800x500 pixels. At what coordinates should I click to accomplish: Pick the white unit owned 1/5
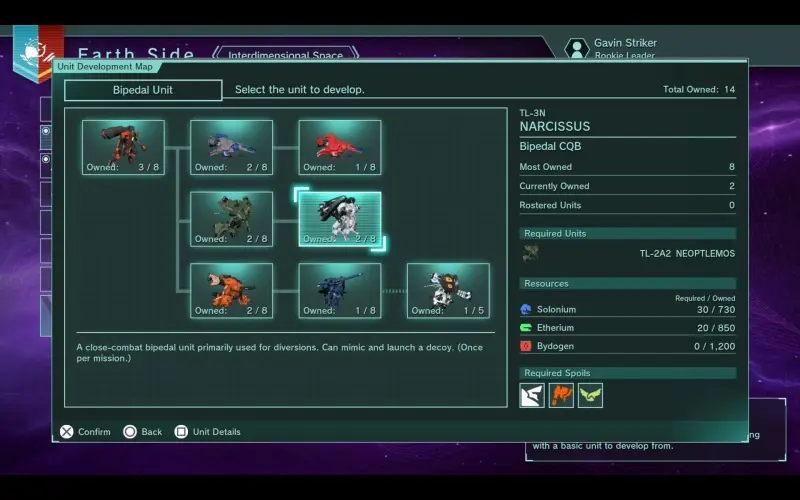[x=447, y=290]
